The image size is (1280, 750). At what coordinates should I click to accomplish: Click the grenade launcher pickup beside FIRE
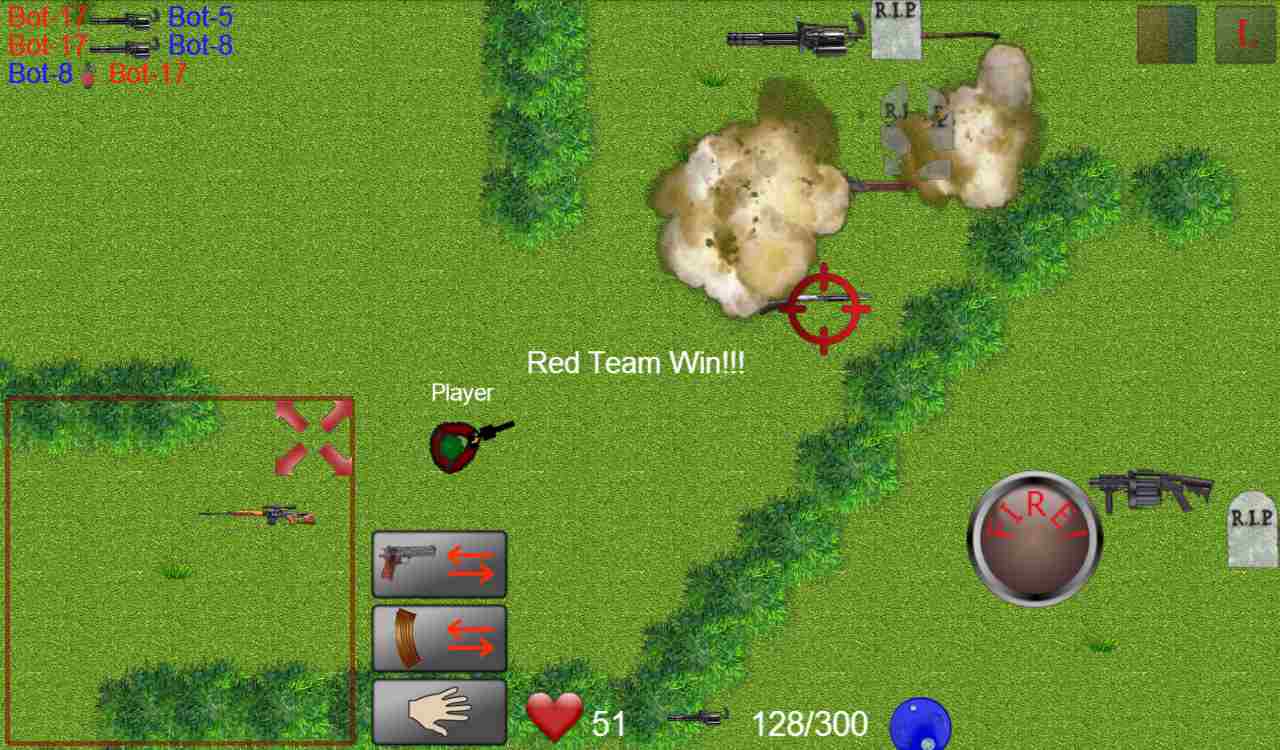tap(1150, 492)
